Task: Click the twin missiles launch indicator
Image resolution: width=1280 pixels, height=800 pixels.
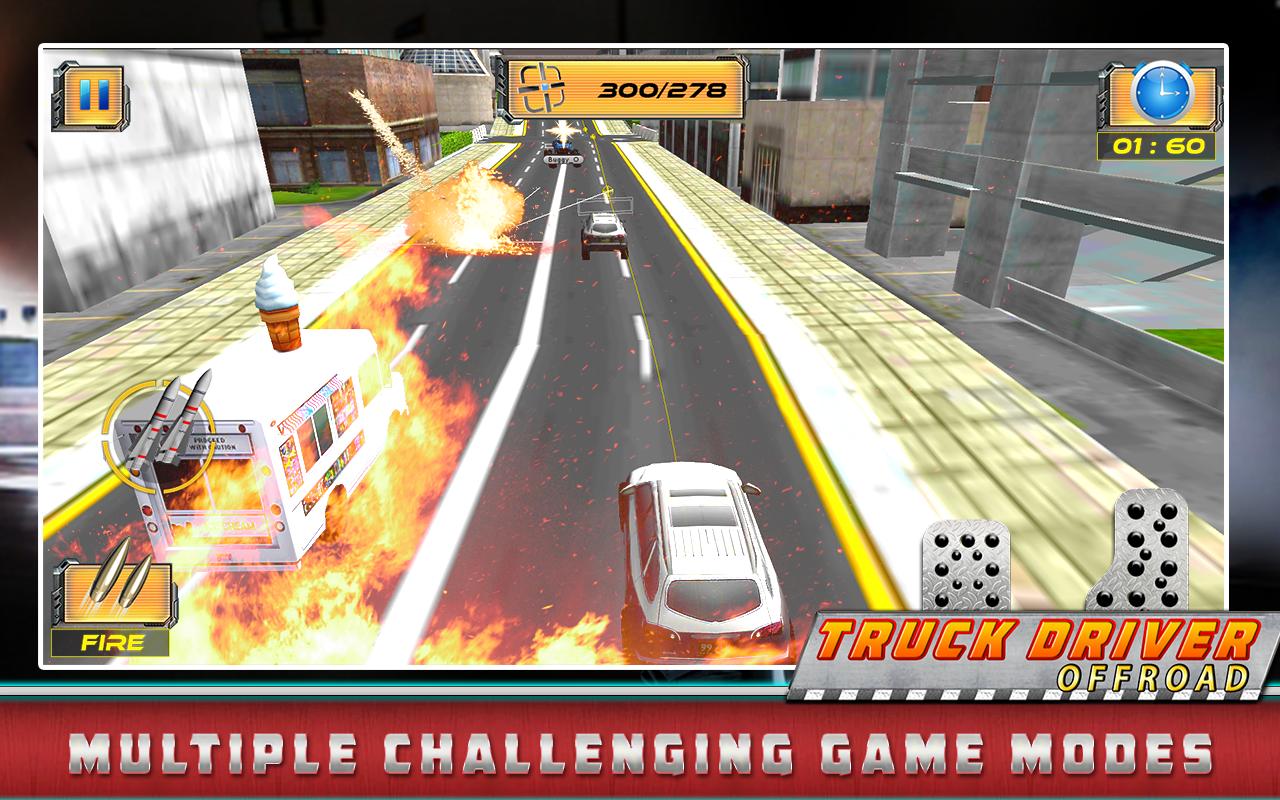Action: 172,428
